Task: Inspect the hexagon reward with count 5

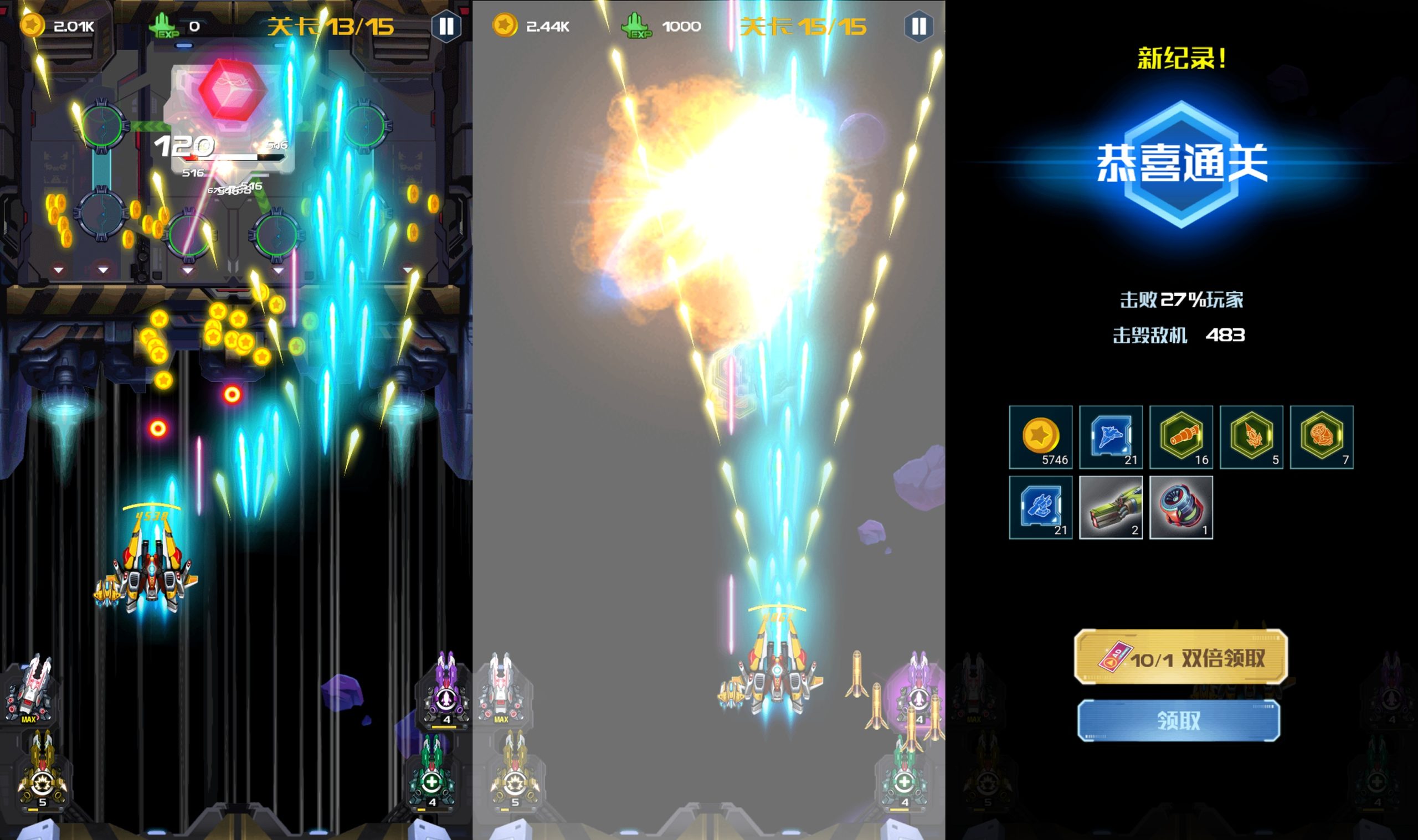Action: [1251, 437]
